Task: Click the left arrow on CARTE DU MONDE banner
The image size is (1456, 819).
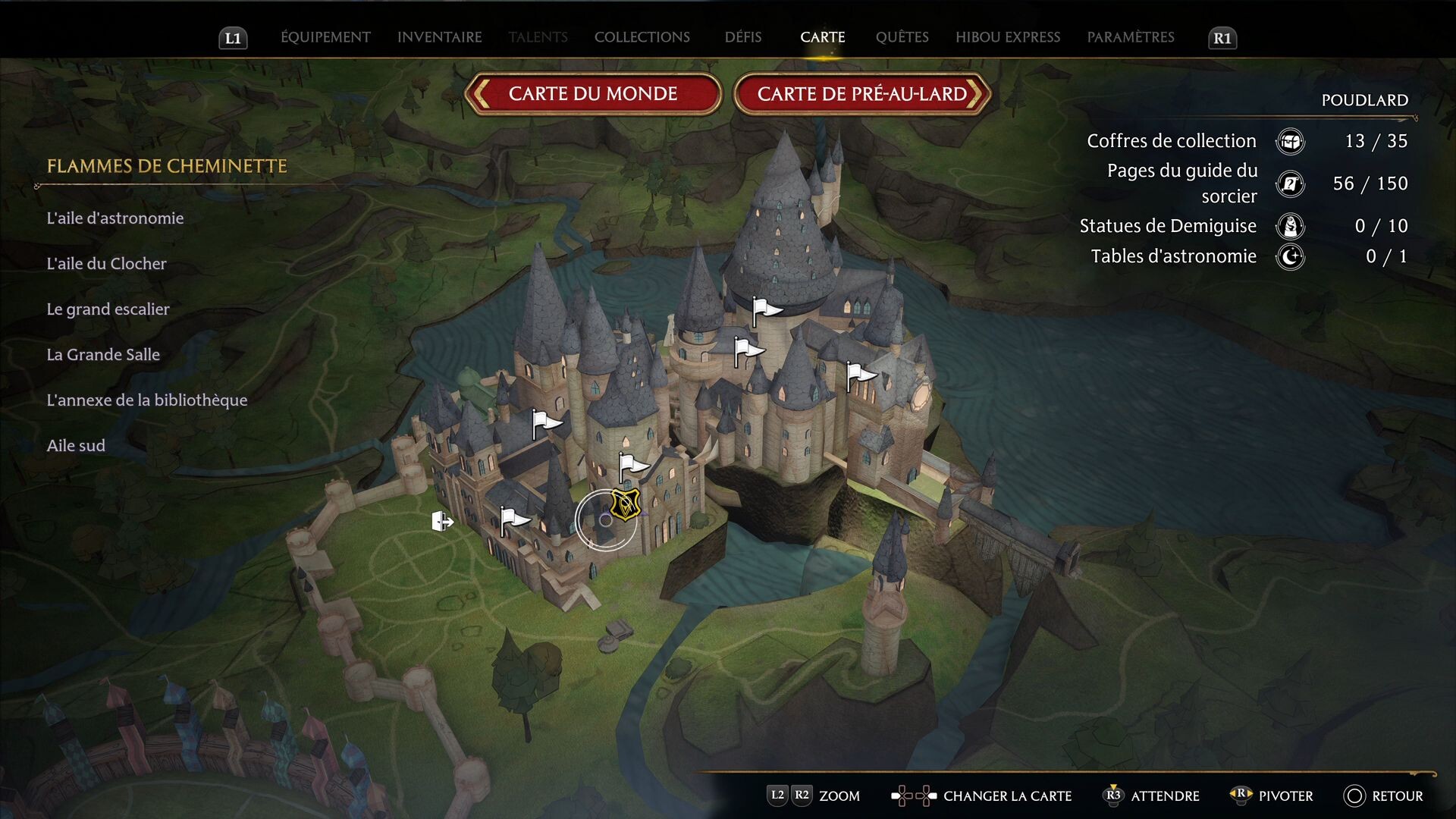Action: 481,94
